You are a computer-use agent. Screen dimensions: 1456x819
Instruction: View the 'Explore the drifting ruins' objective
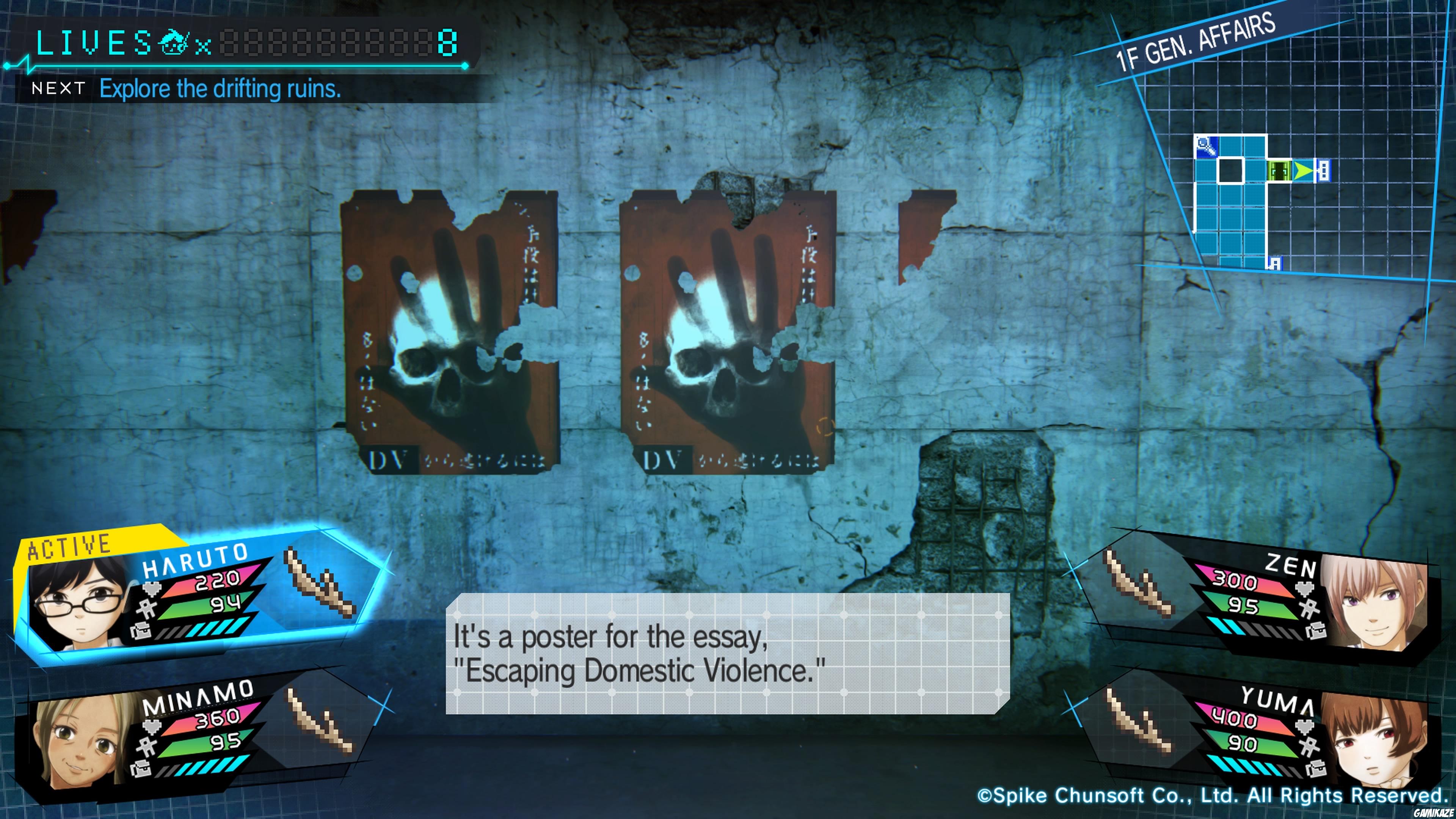click(x=220, y=89)
